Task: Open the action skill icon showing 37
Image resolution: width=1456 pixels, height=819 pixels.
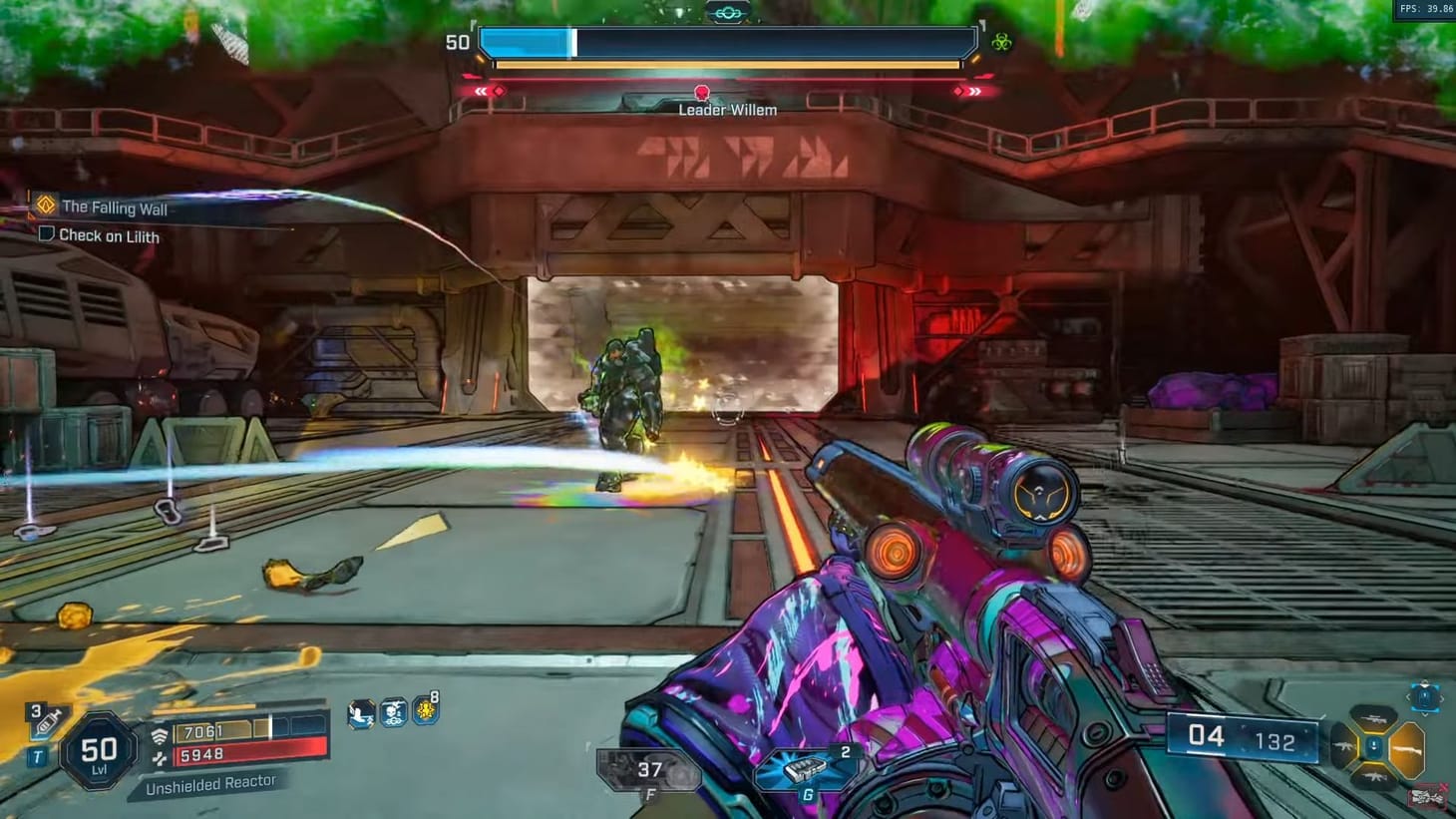Action: [x=650, y=766]
